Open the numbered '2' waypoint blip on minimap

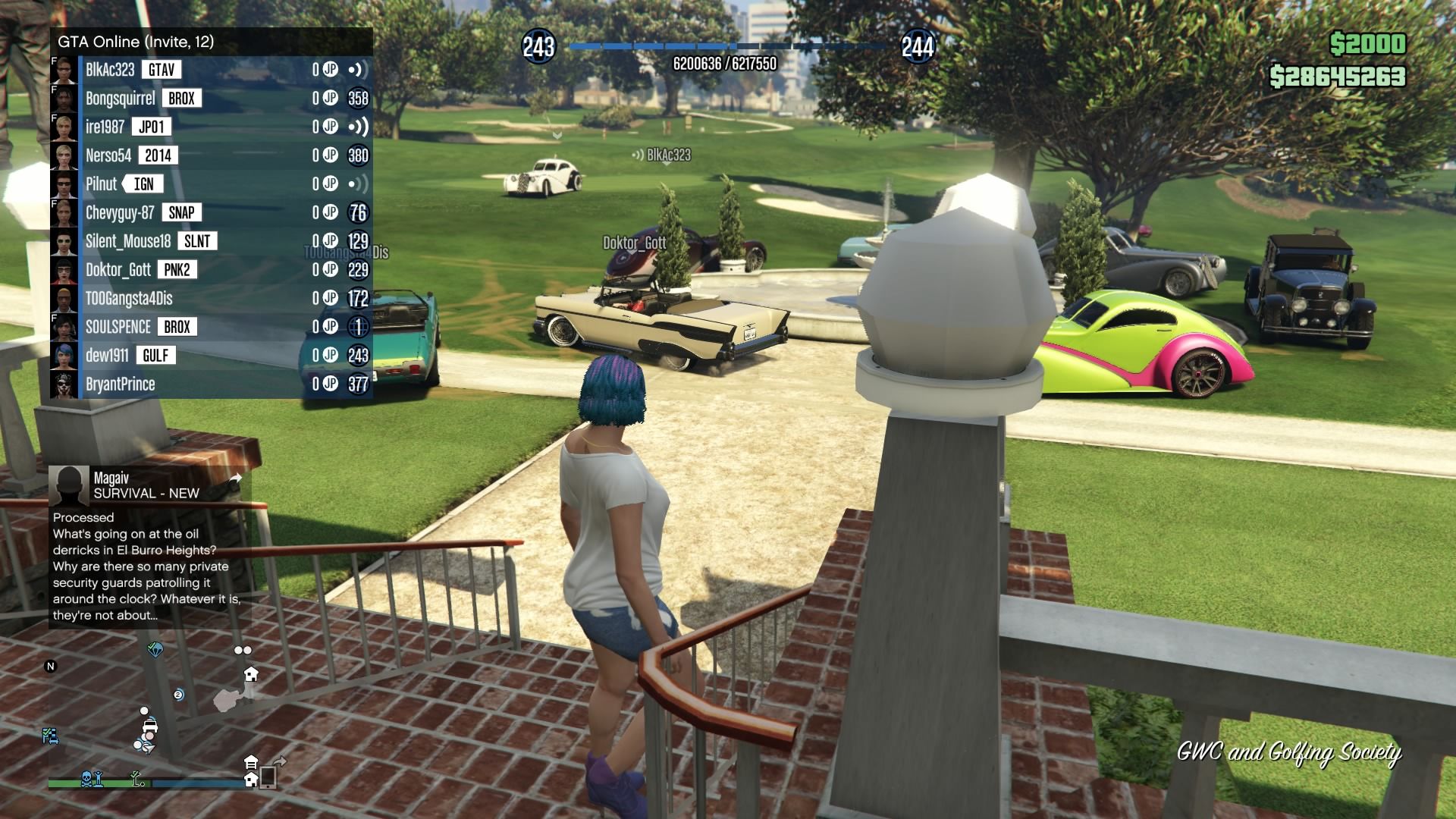pyautogui.click(x=178, y=695)
